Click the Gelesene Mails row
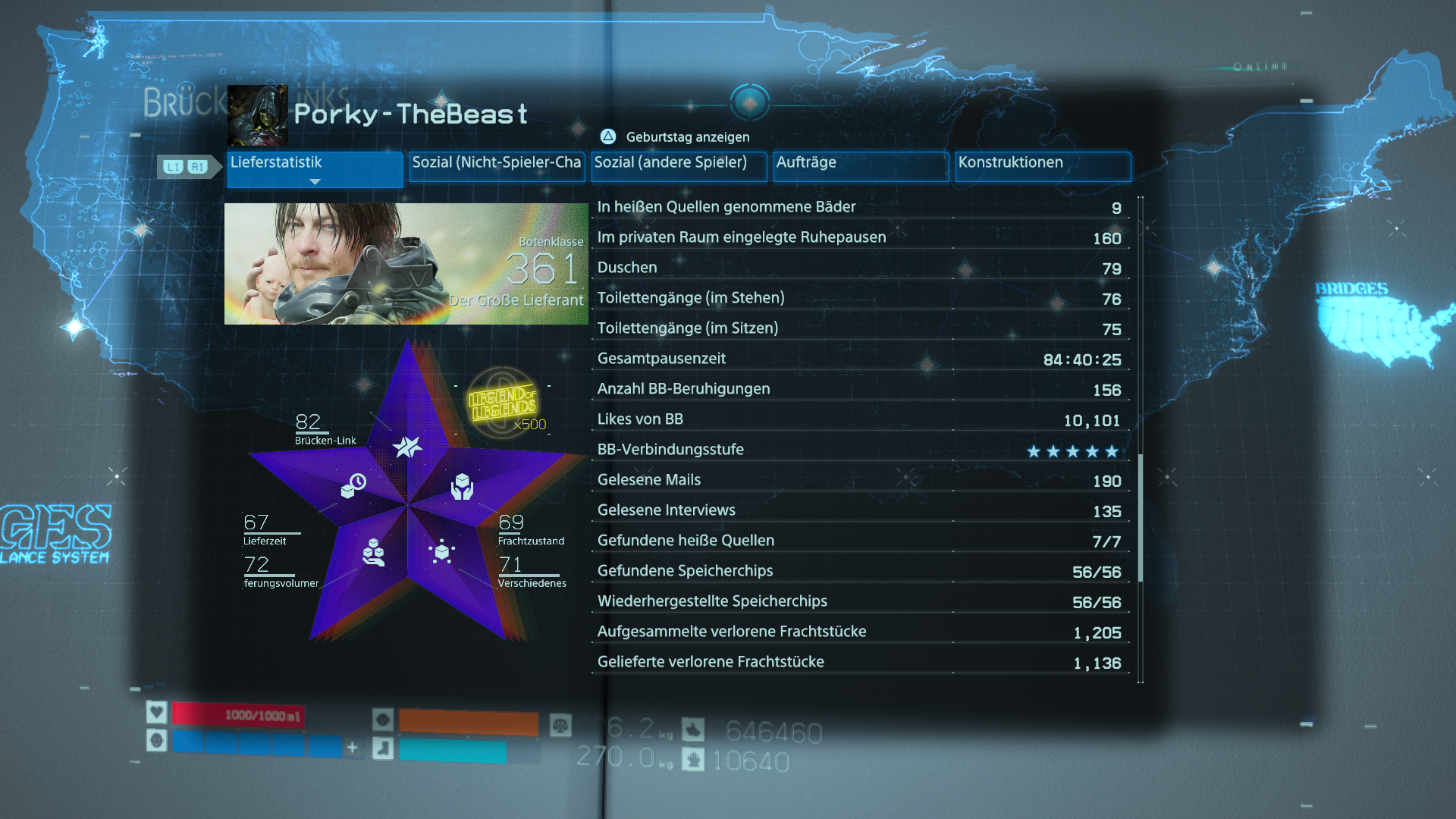 coord(859,480)
